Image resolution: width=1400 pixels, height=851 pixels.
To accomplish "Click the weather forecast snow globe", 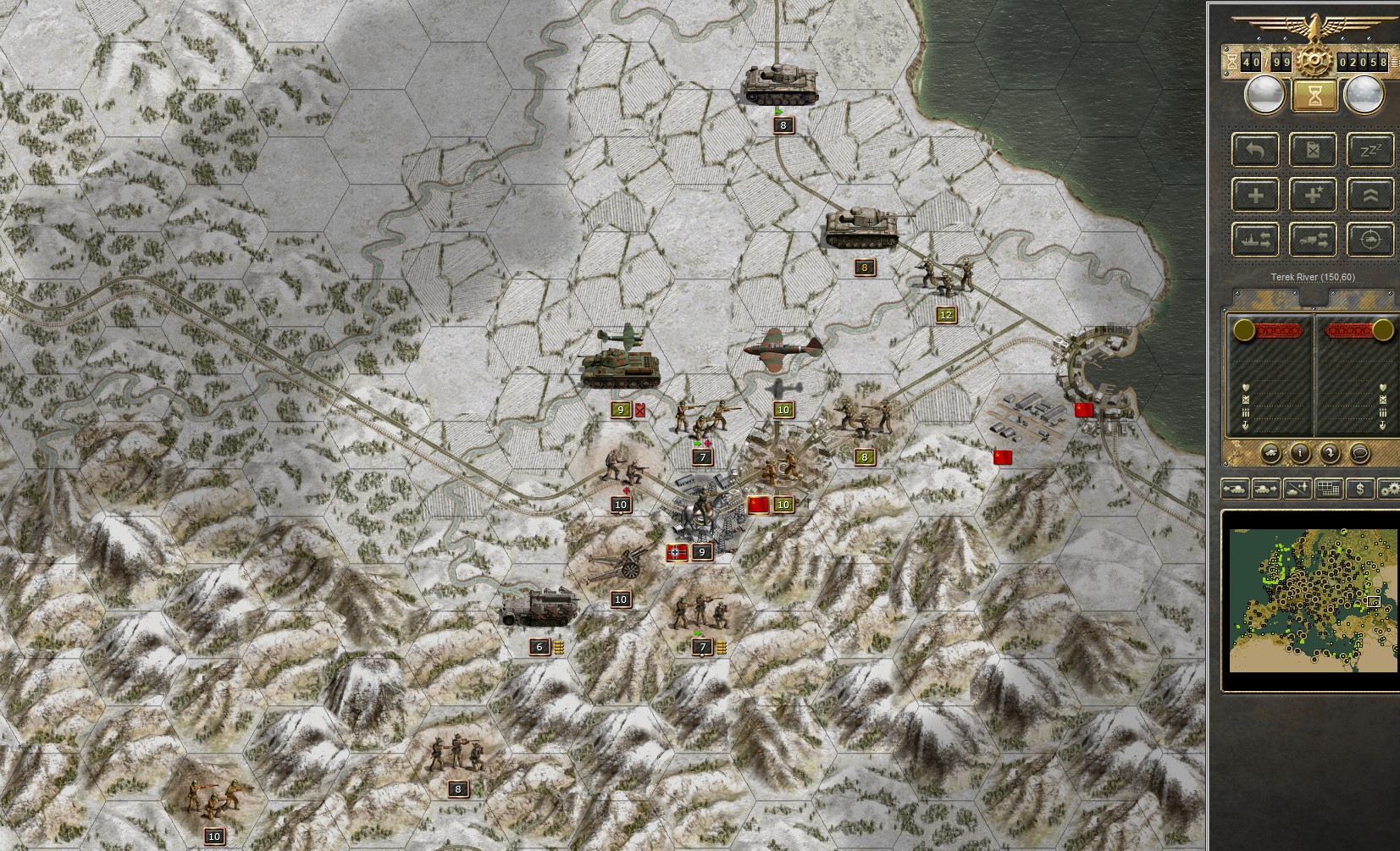I will (x=1364, y=96).
